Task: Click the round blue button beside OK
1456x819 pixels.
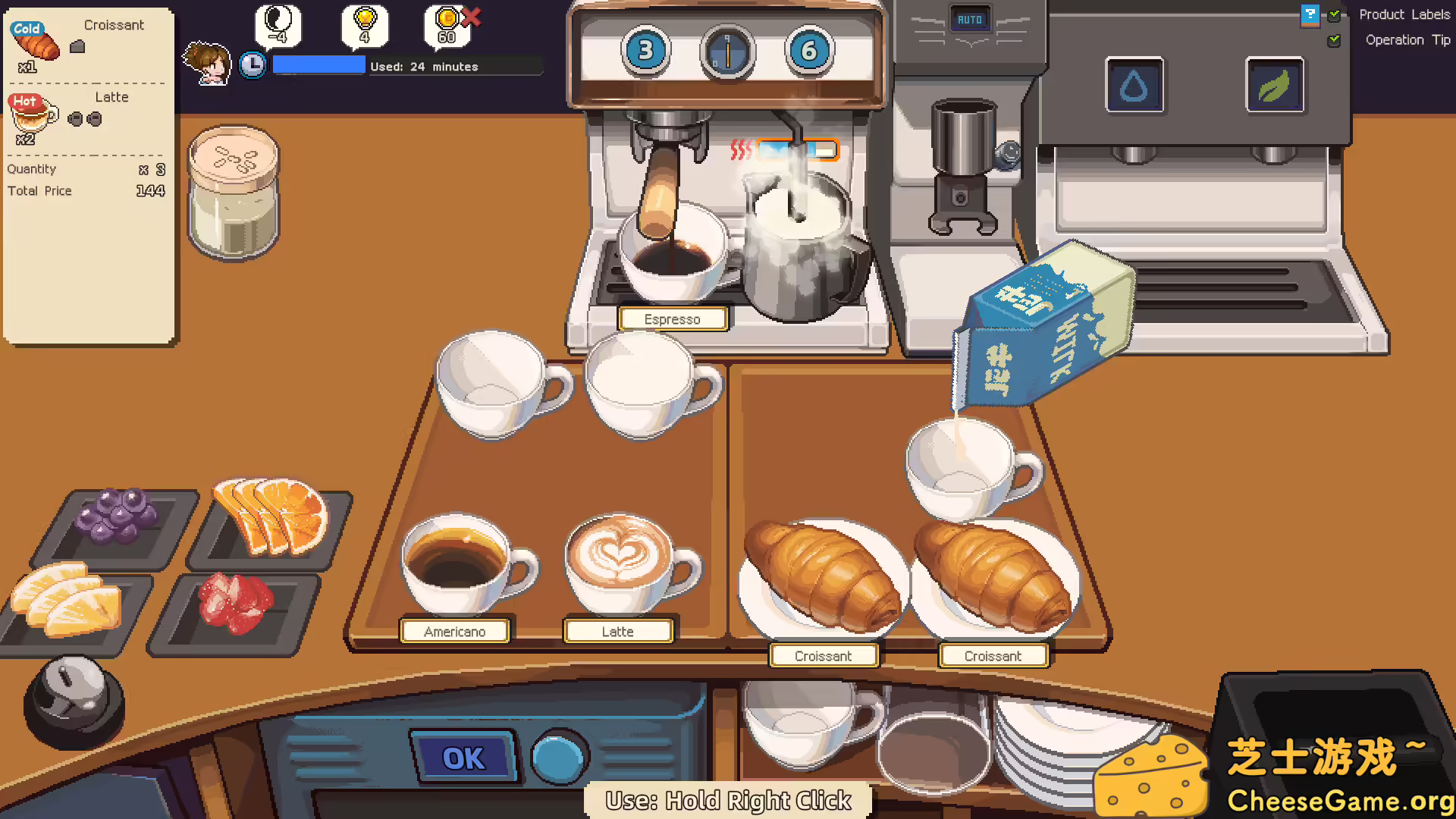Action: coord(559,756)
